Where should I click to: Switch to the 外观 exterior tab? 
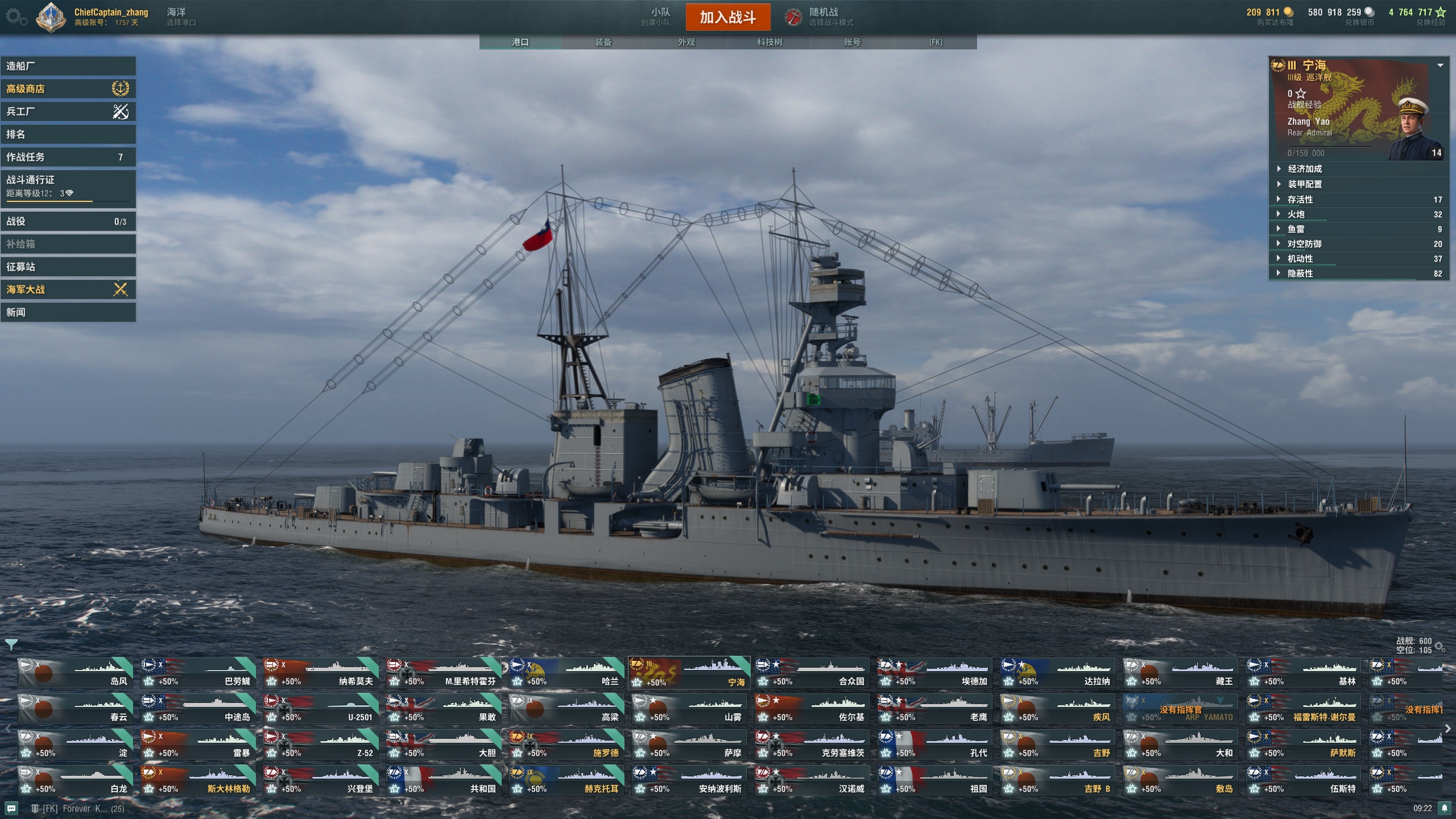click(686, 42)
